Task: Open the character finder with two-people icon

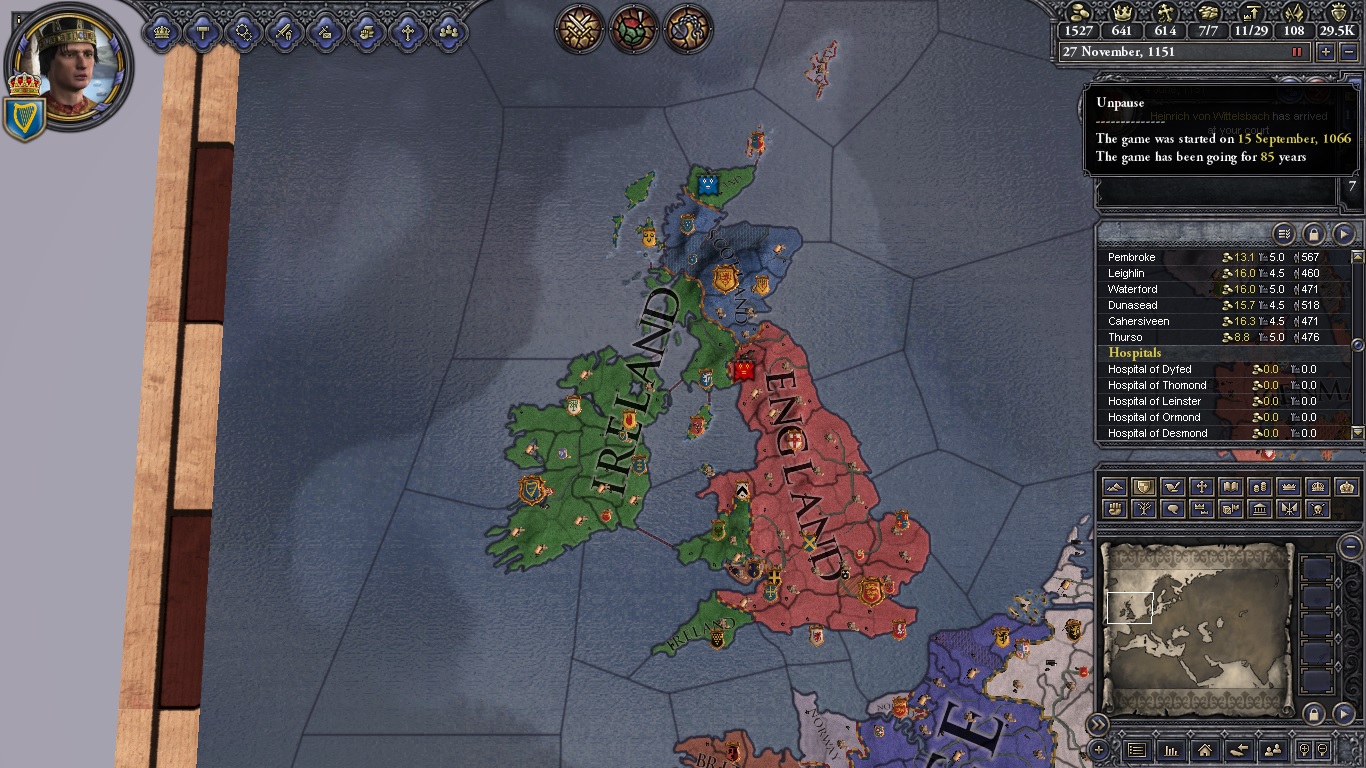Action: [1274, 750]
